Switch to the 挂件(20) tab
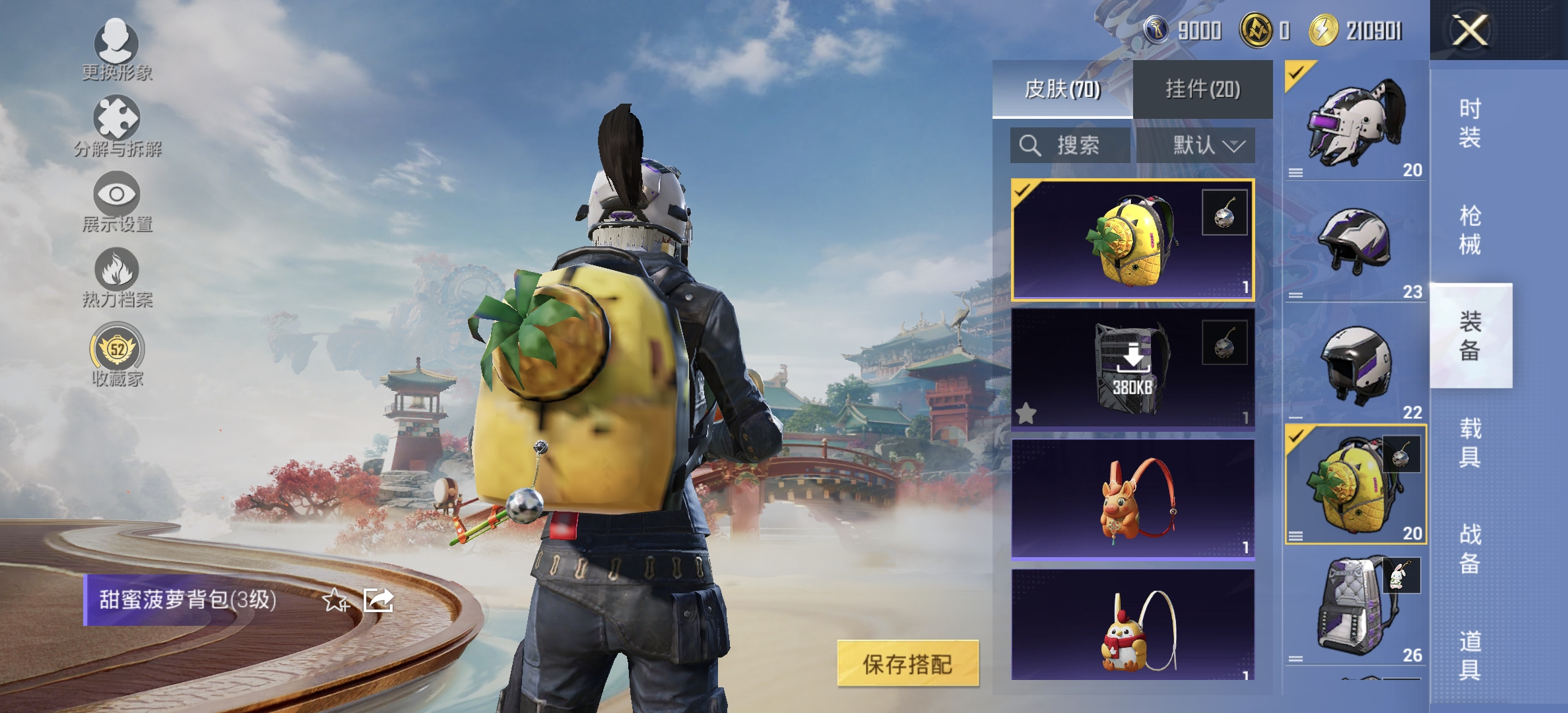 1202,89
